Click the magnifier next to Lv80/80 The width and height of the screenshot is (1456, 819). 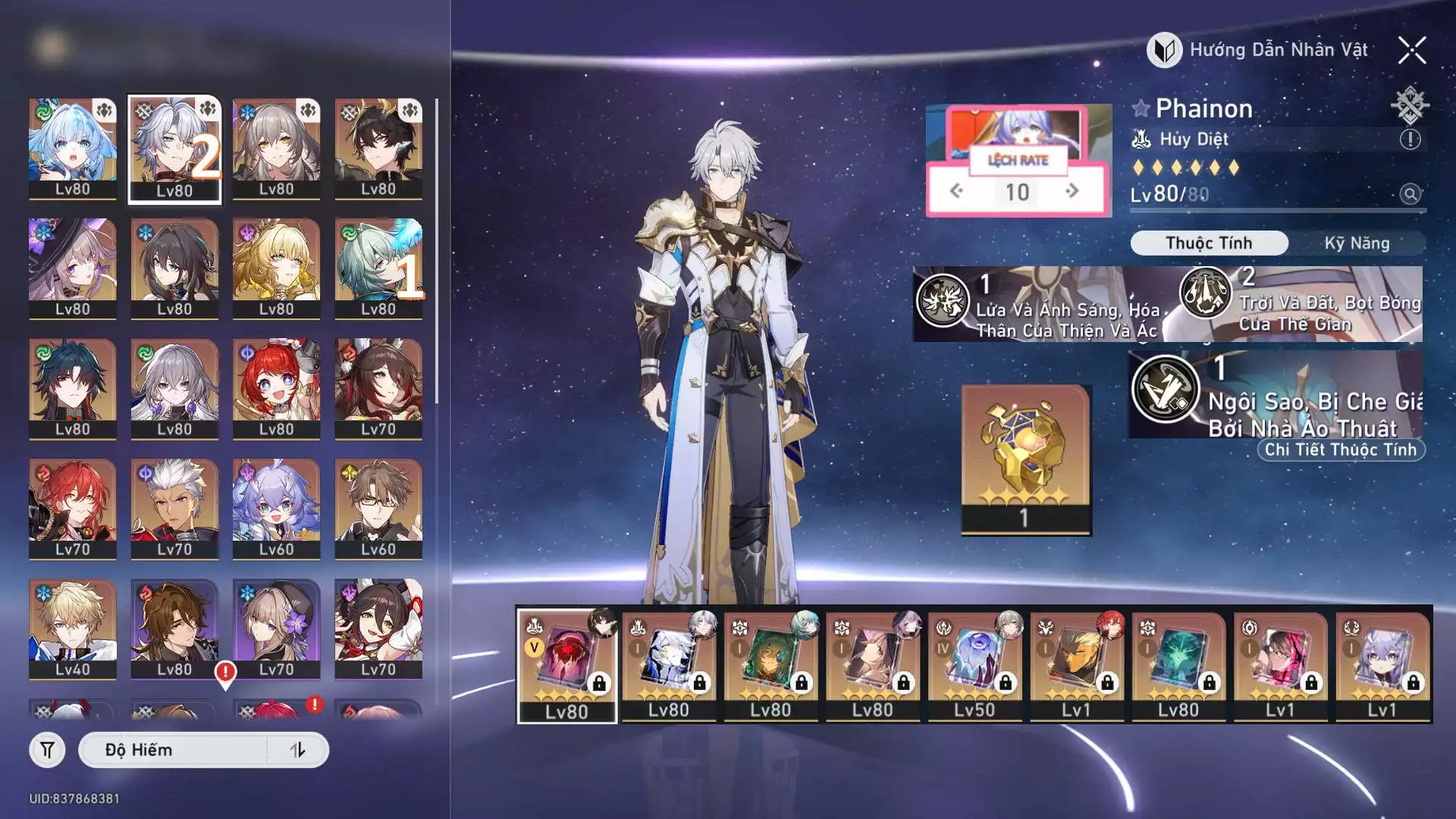point(1410,194)
